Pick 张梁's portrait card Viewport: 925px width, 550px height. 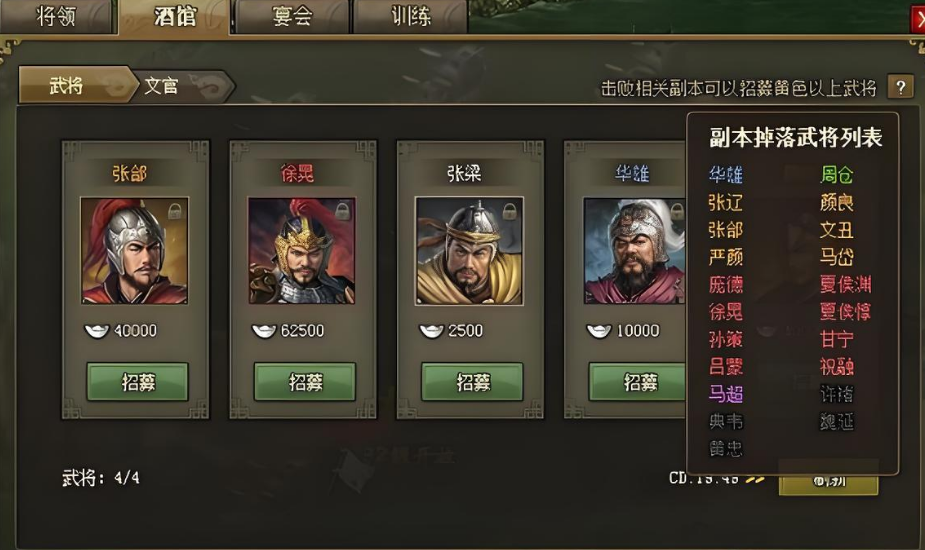point(468,251)
